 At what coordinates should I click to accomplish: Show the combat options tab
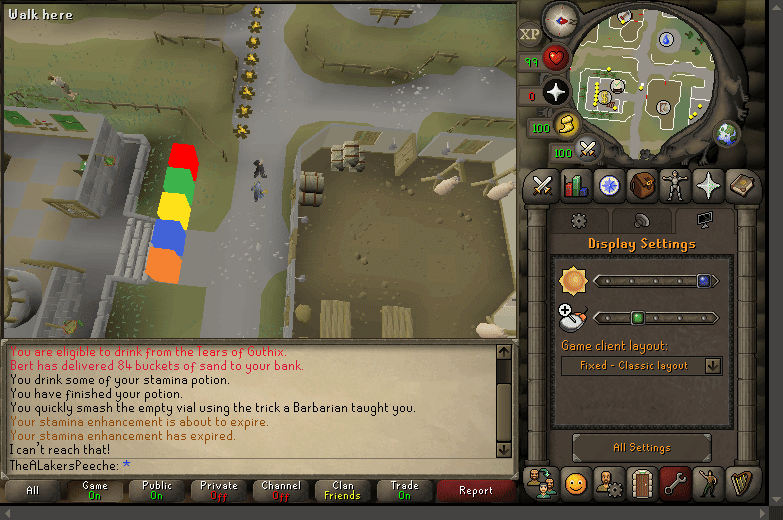[x=543, y=185]
